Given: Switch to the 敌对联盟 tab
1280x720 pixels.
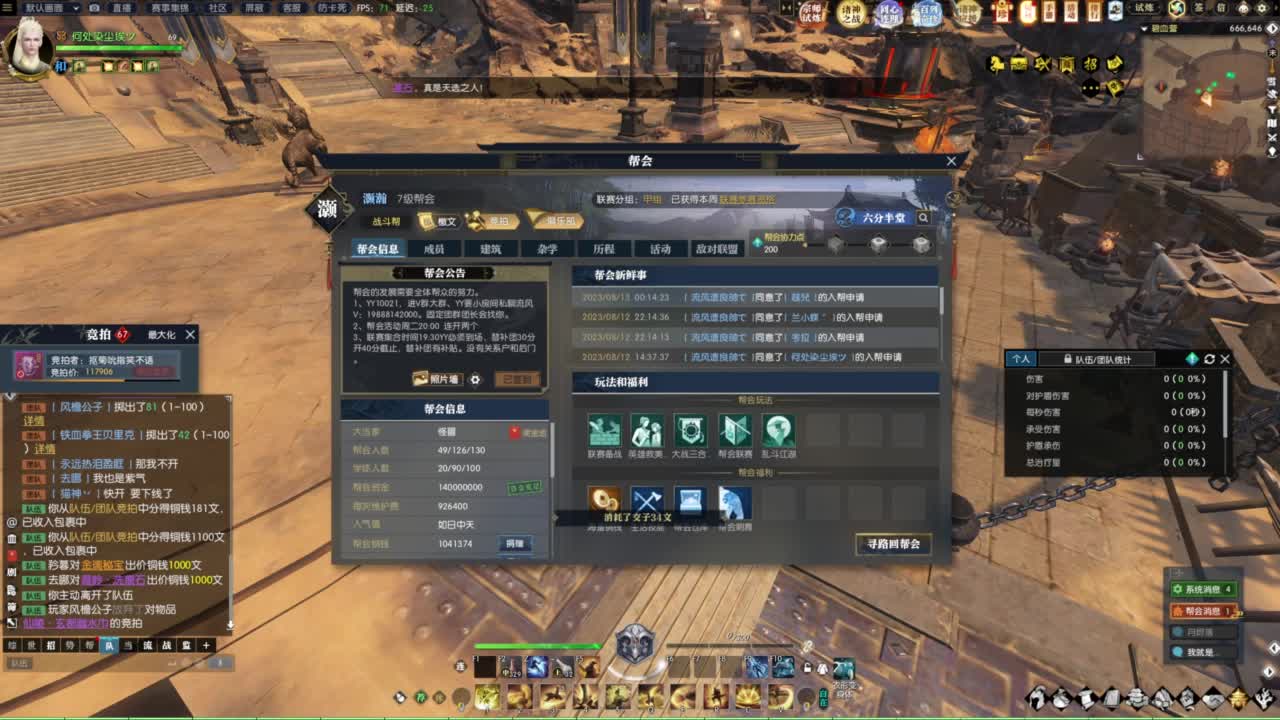Looking at the screenshot, I should (x=718, y=248).
